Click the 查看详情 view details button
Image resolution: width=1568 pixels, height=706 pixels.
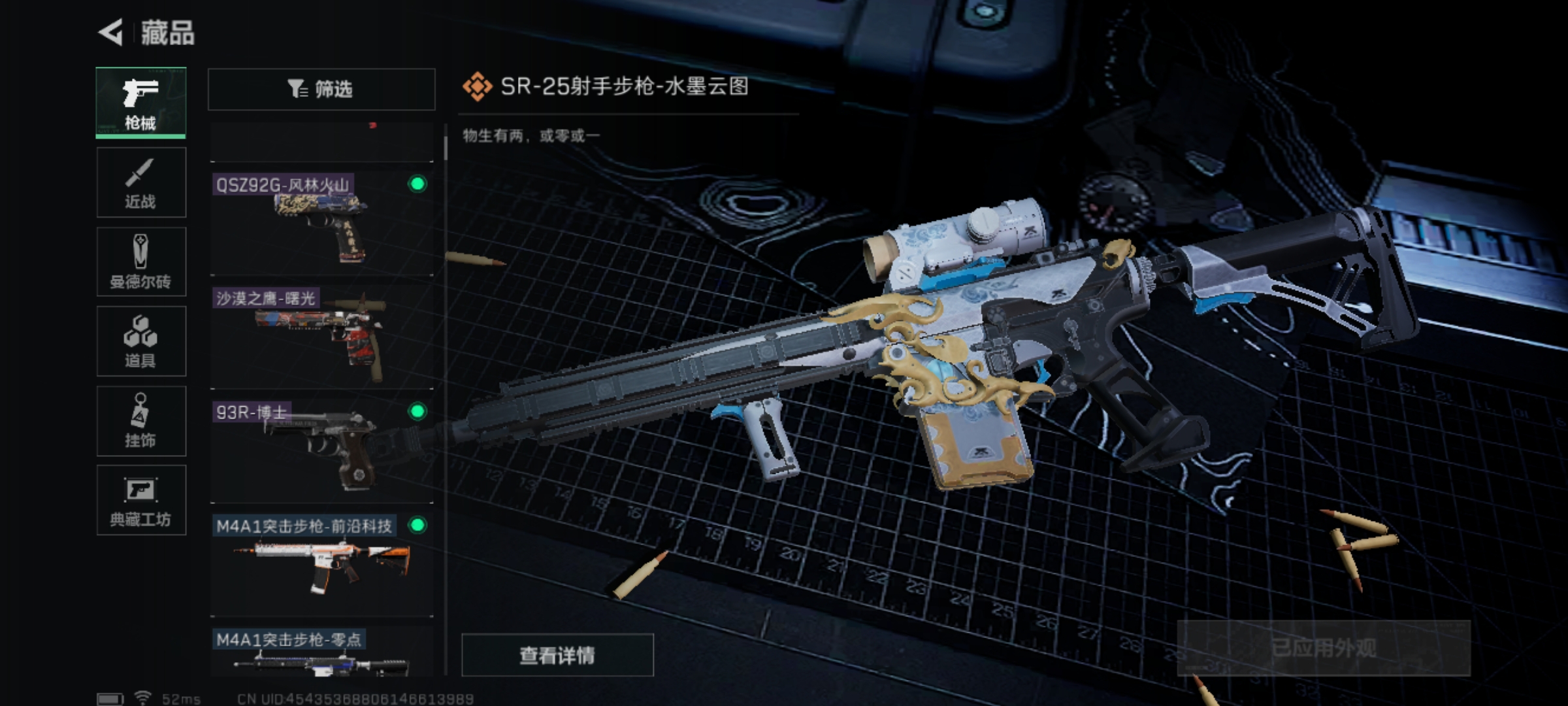tap(557, 655)
